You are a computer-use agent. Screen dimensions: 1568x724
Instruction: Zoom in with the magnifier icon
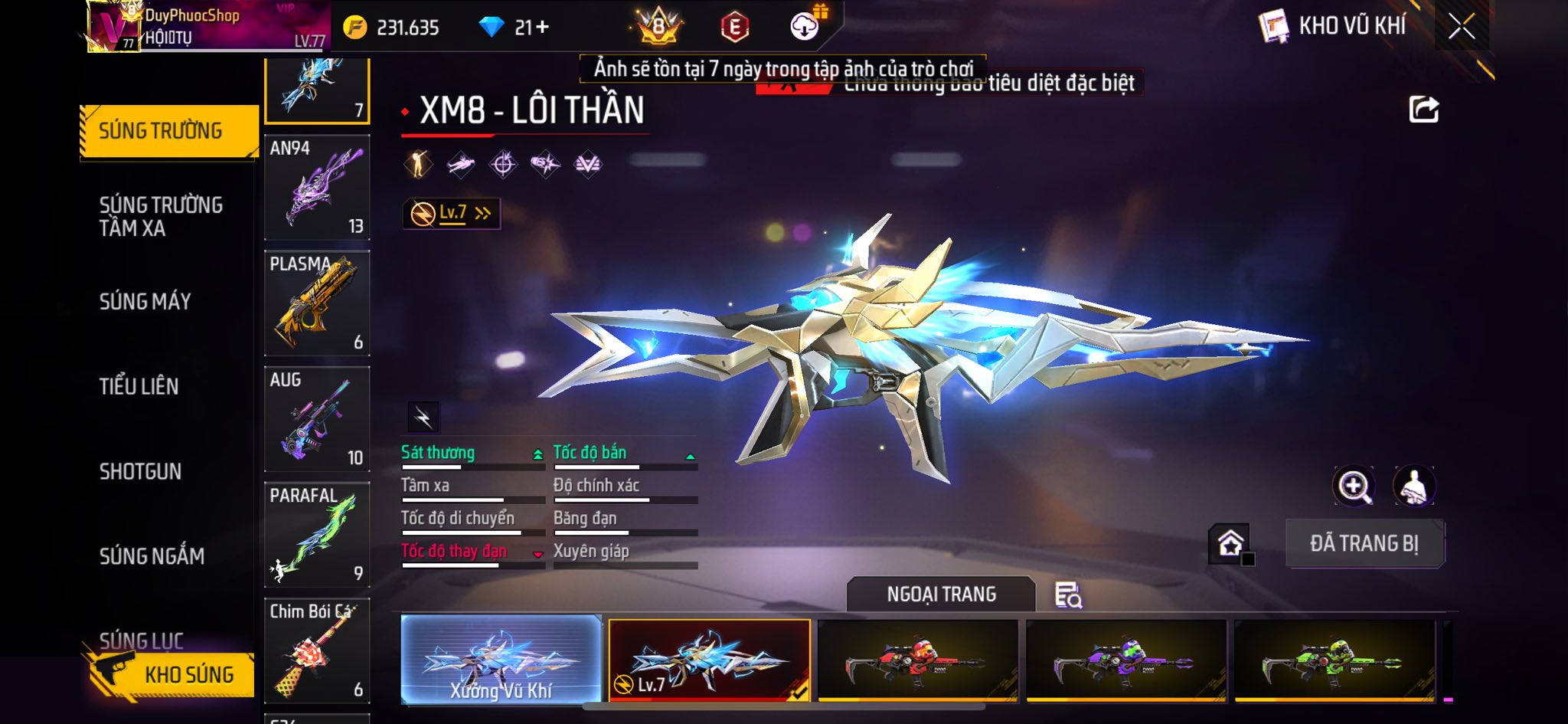pos(1353,486)
